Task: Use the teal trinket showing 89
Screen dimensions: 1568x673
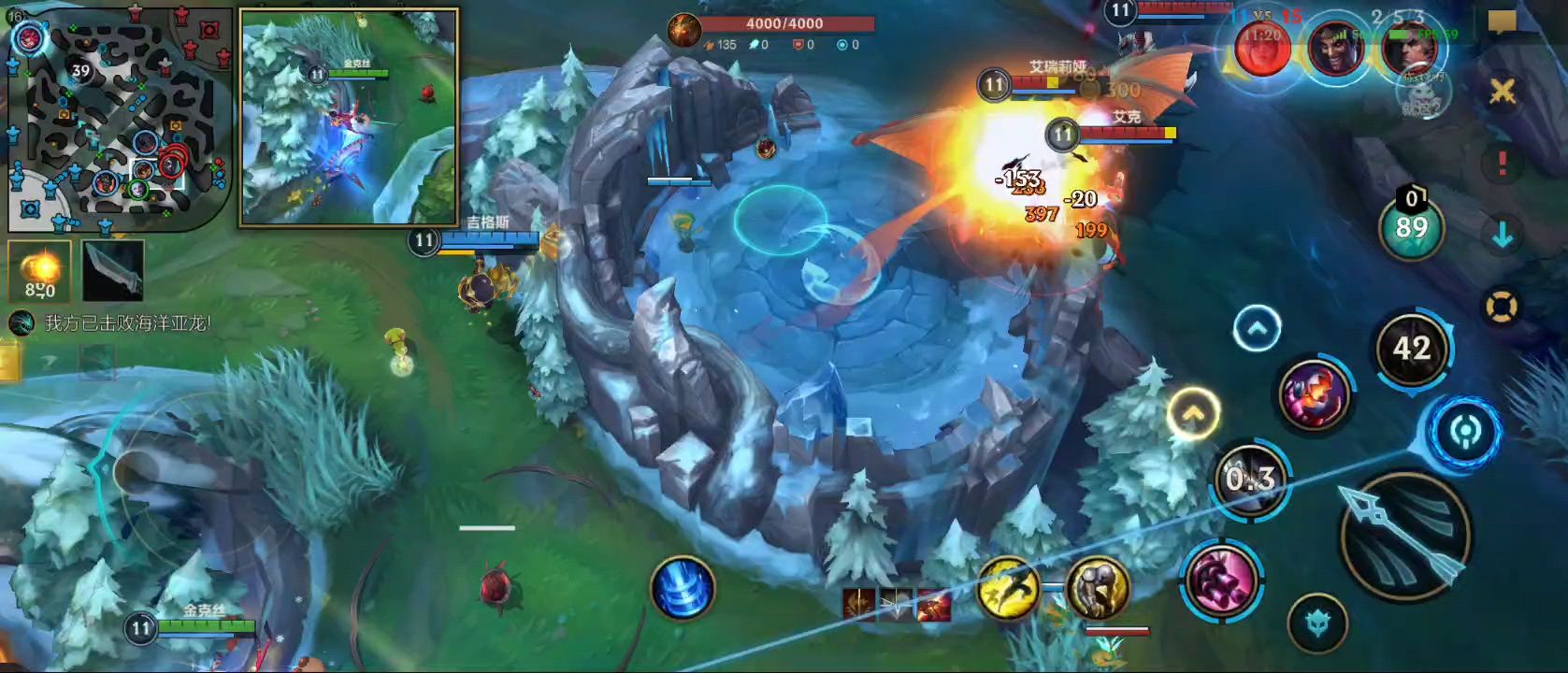Action: click(x=1411, y=227)
